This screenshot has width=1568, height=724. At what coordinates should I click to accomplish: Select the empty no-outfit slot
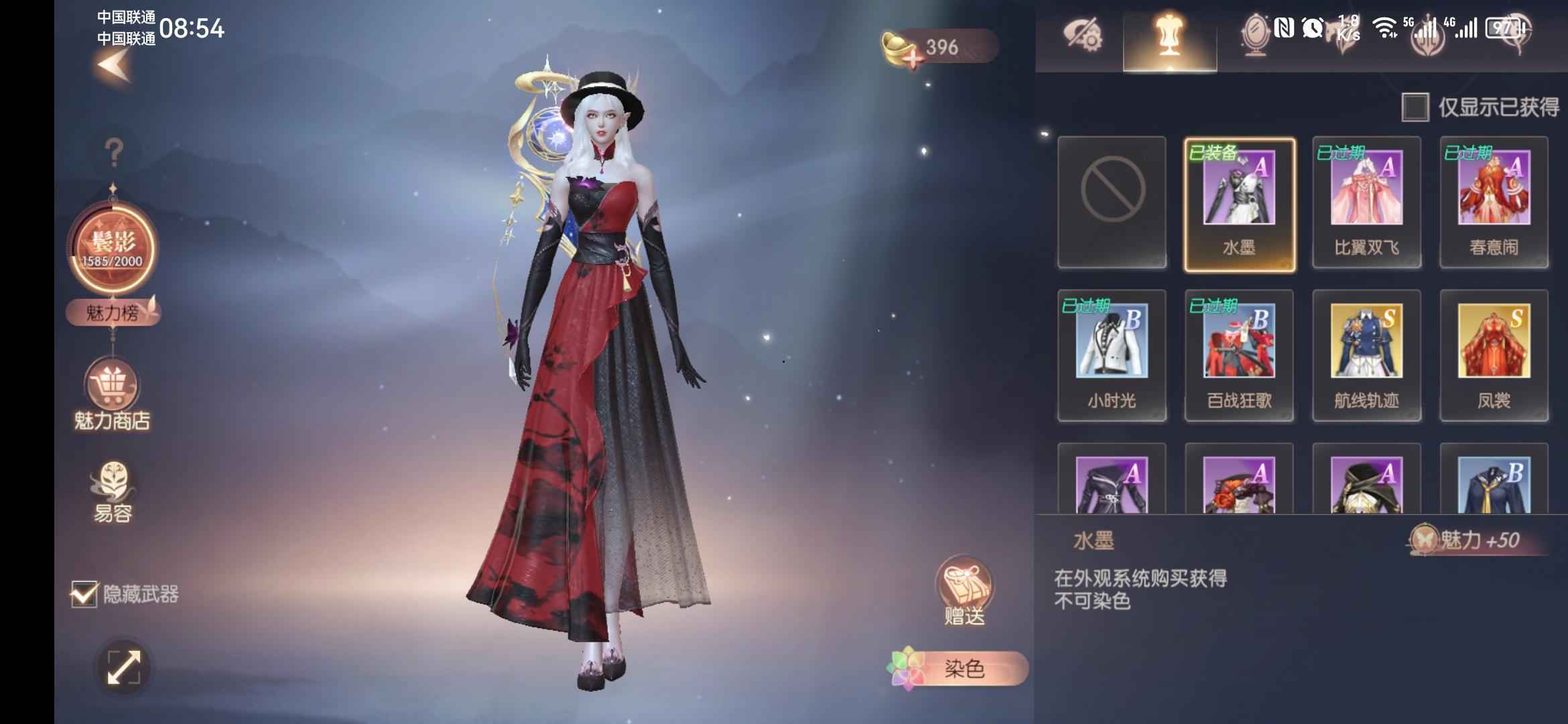coord(1112,202)
